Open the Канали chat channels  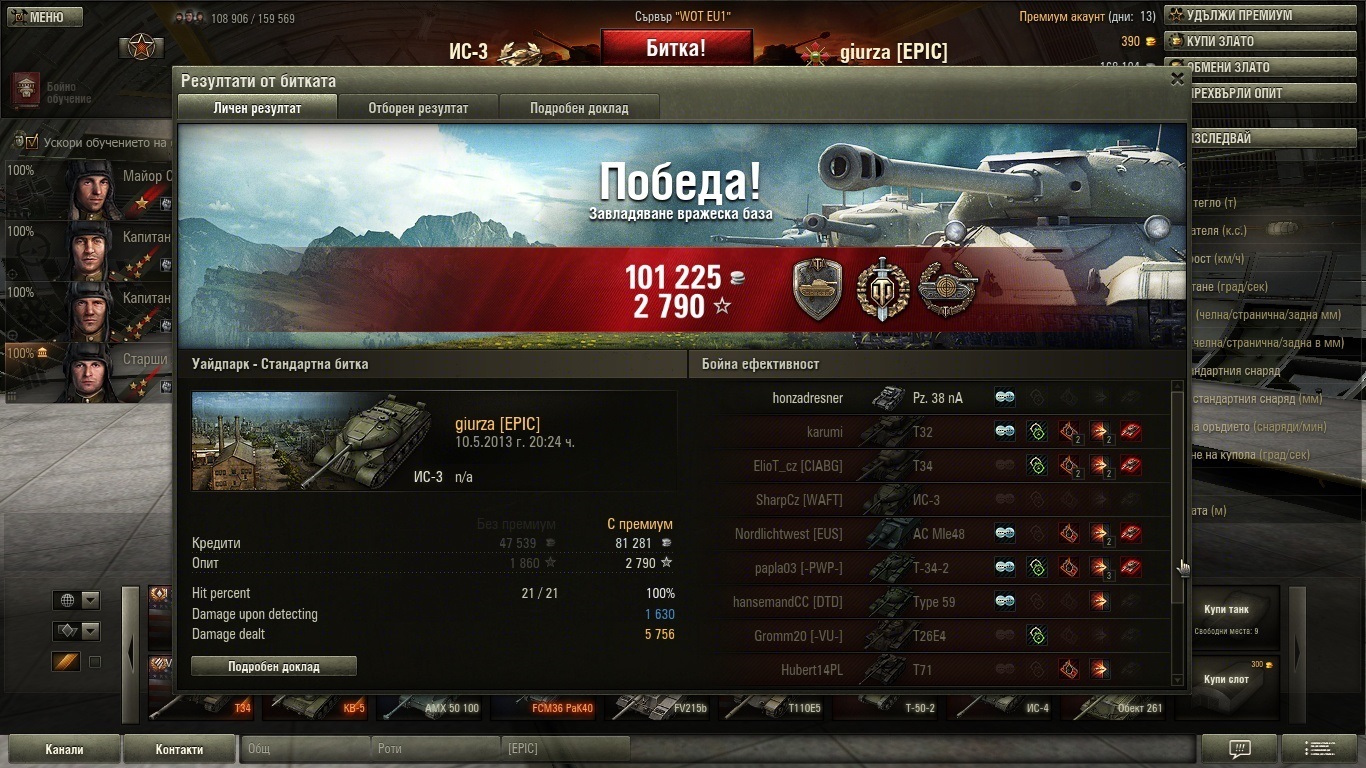click(x=65, y=749)
